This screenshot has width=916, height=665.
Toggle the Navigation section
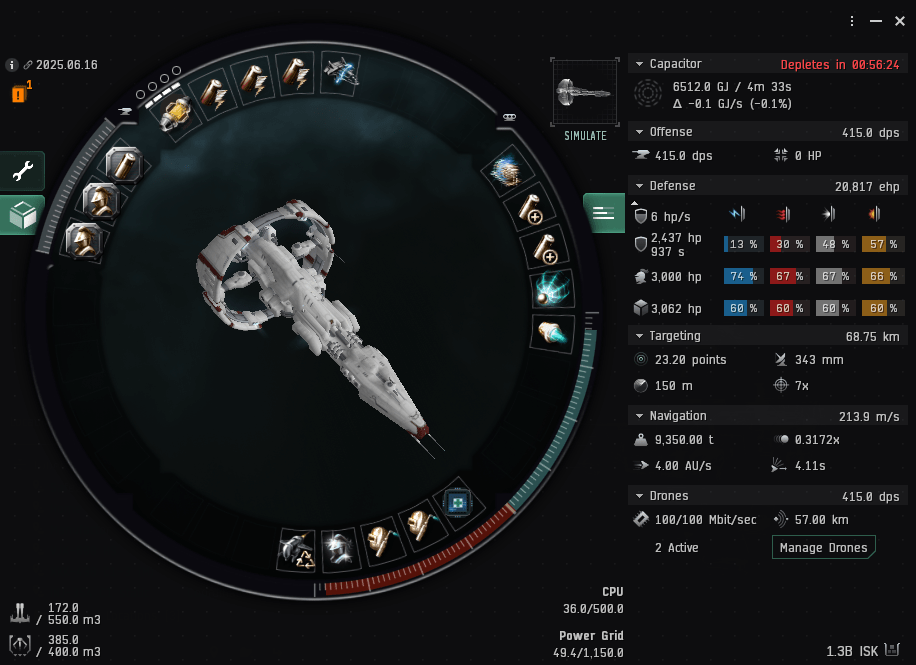pos(640,416)
